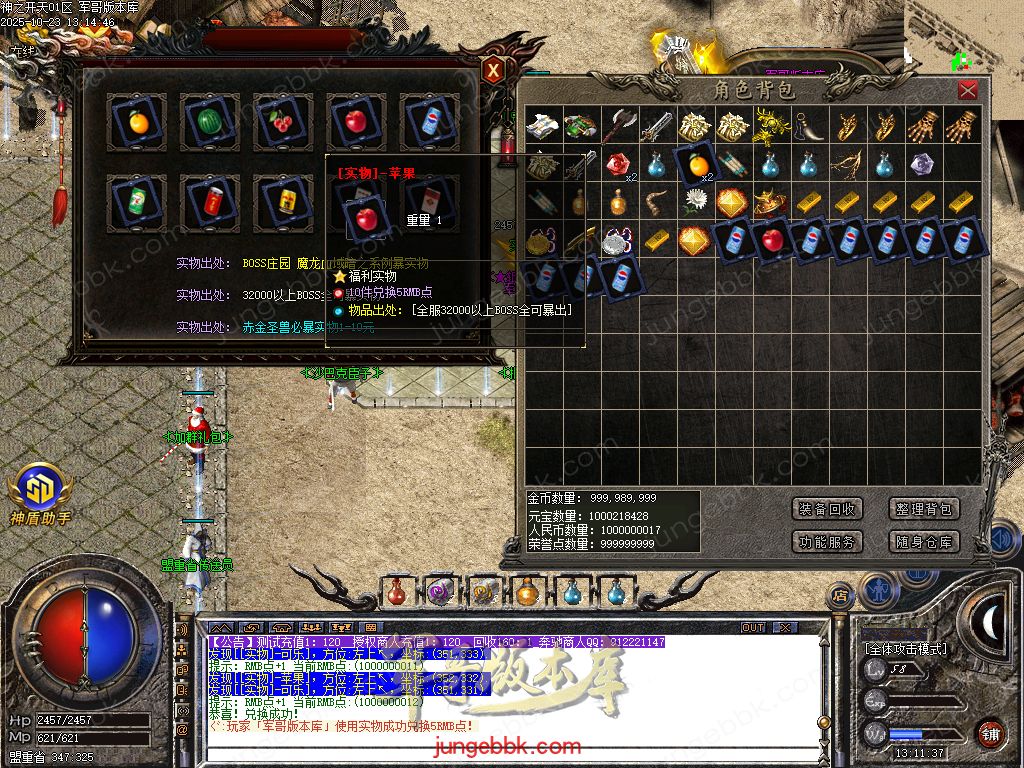Image resolution: width=1024 pixels, height=768 pixels.
Task: Select the orange in the exchange panel
Action: click(x=136, y=122)
